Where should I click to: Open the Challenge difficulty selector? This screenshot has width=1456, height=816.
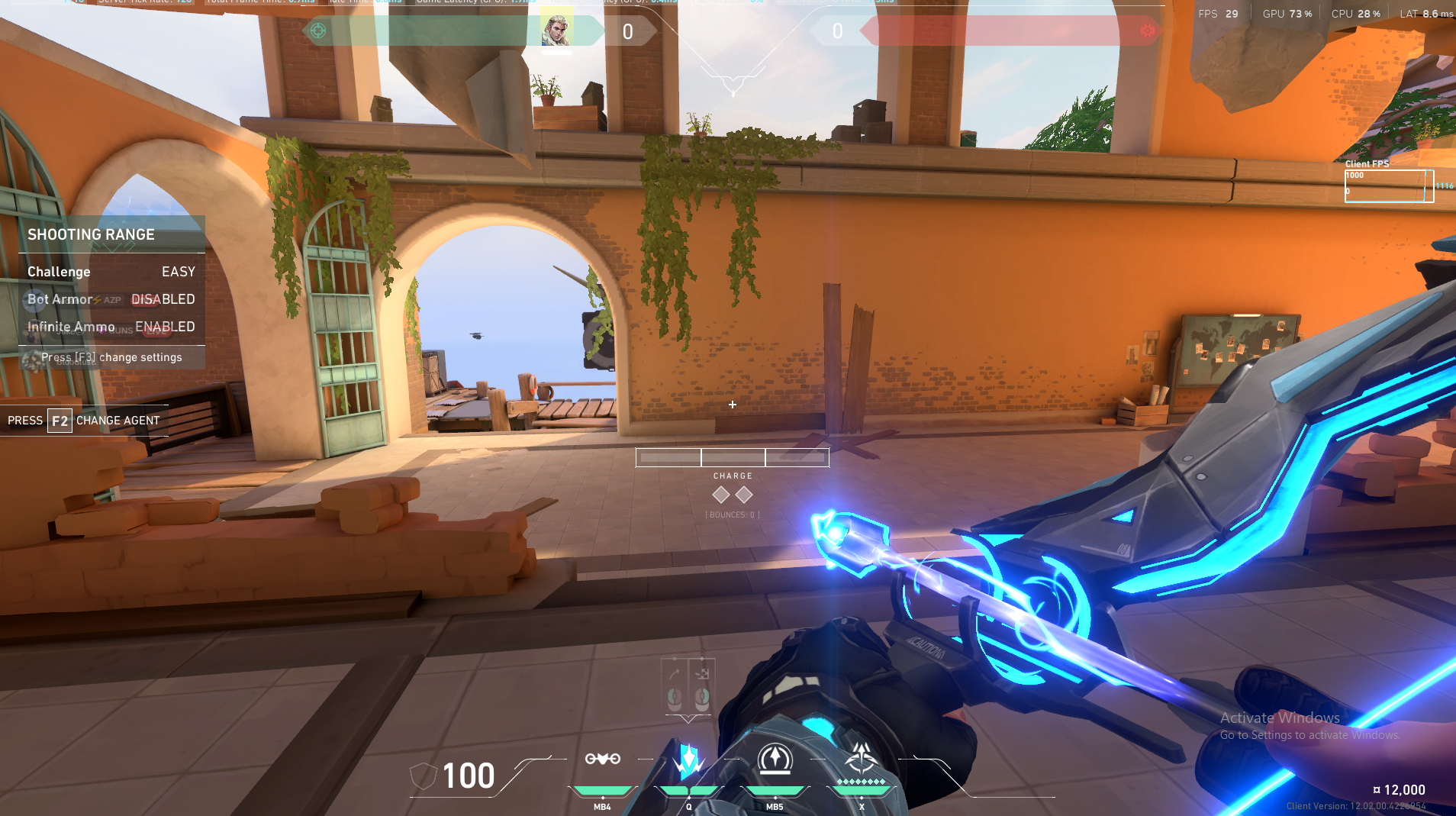[59, 271]
